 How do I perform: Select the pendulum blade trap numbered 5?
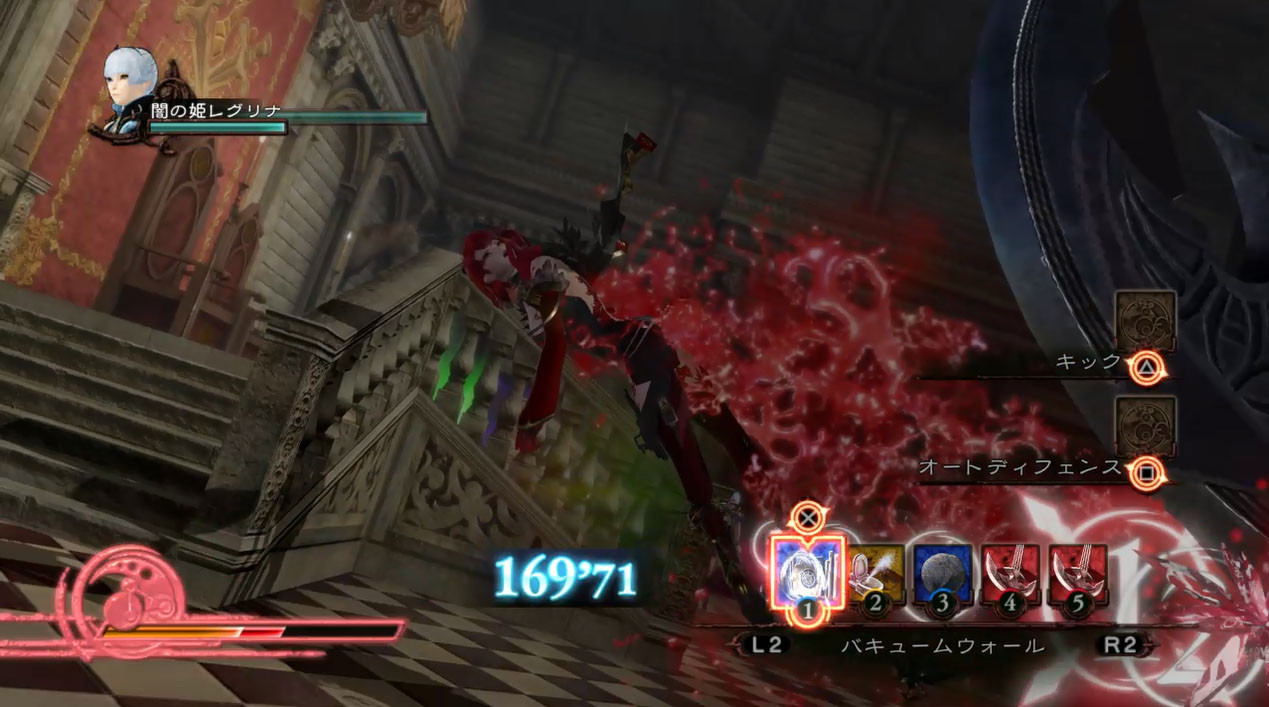click(x=1078, y=574)
